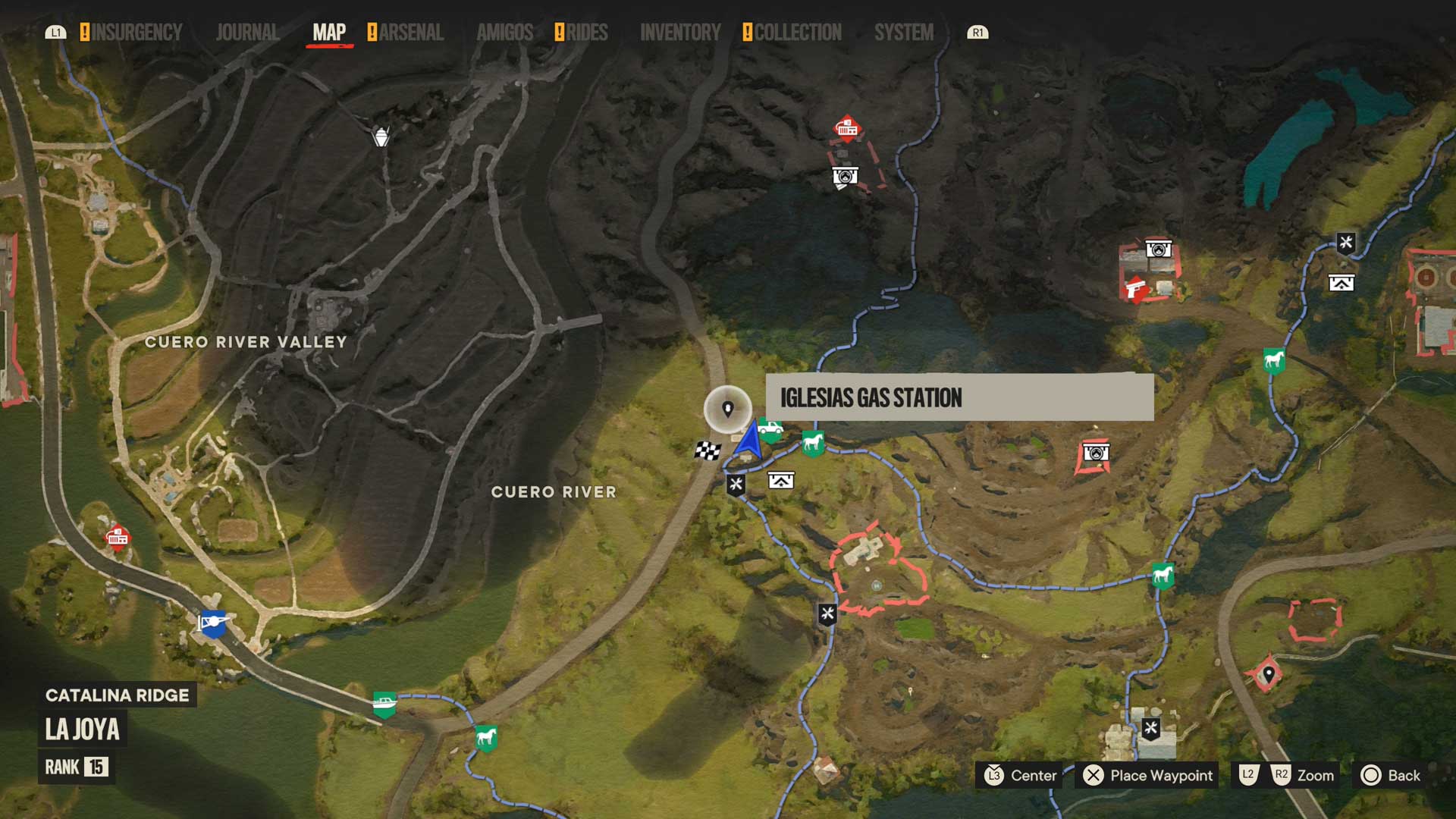Click the green car pickup marker
The width and height of the screenshot is (1456, 819).
[771, 429]
